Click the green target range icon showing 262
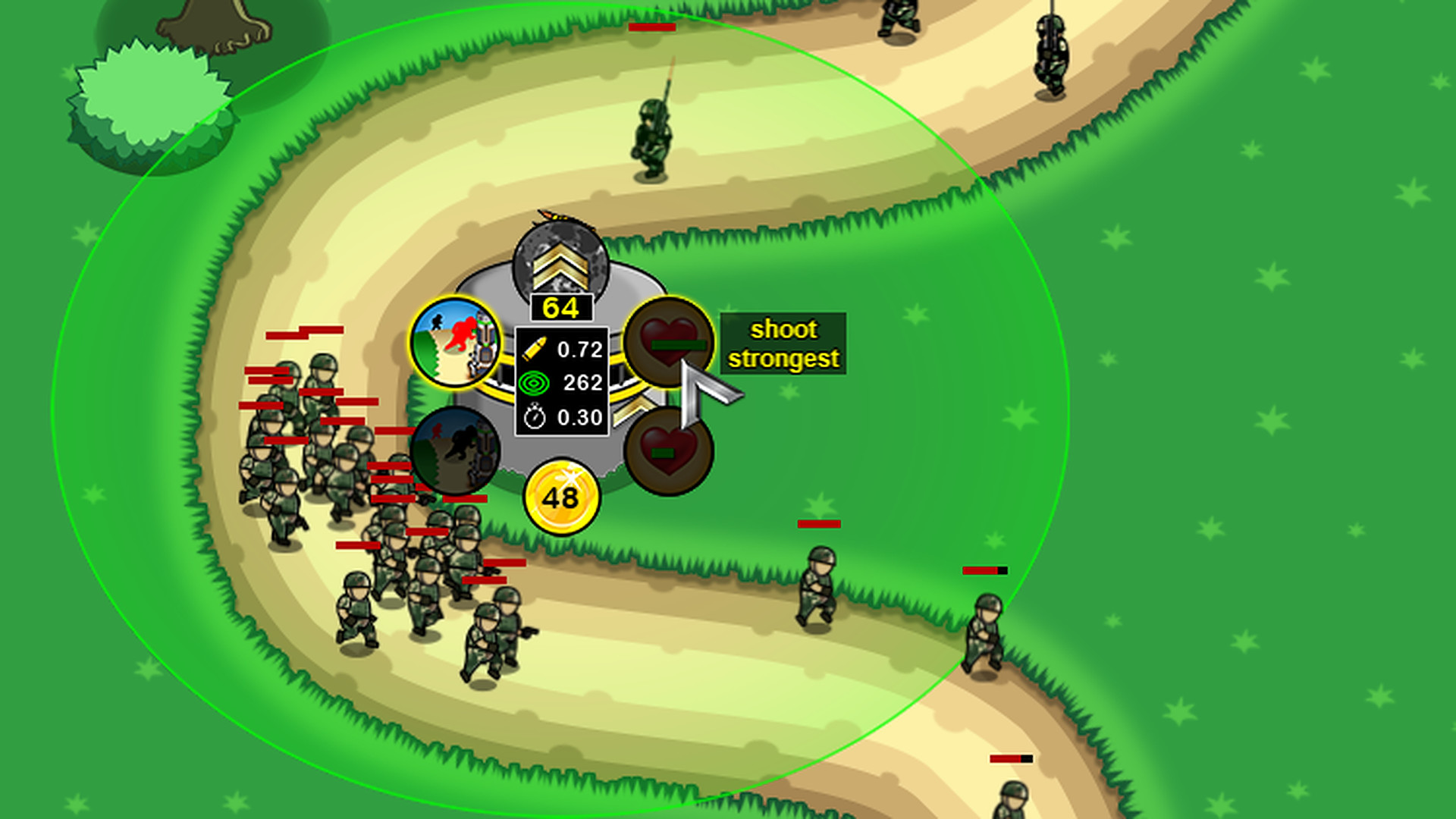Image resolution: width=1456 pixels, height=819 pixels. (x=535, y=383)
